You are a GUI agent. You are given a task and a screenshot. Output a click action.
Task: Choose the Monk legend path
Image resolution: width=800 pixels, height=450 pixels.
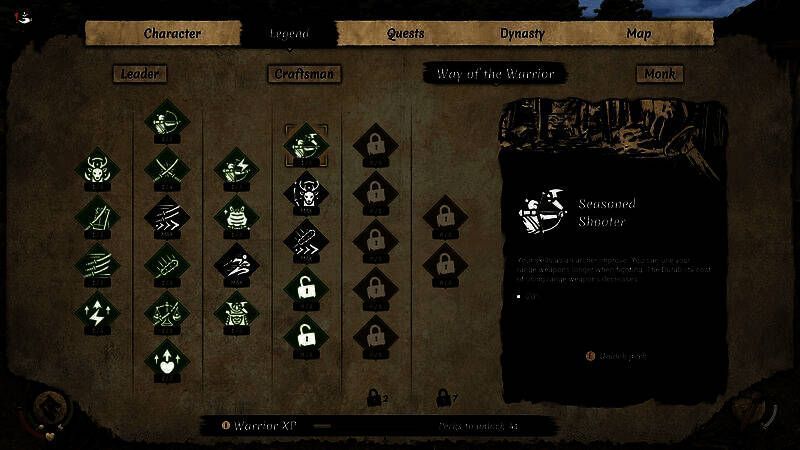[659, 73]
